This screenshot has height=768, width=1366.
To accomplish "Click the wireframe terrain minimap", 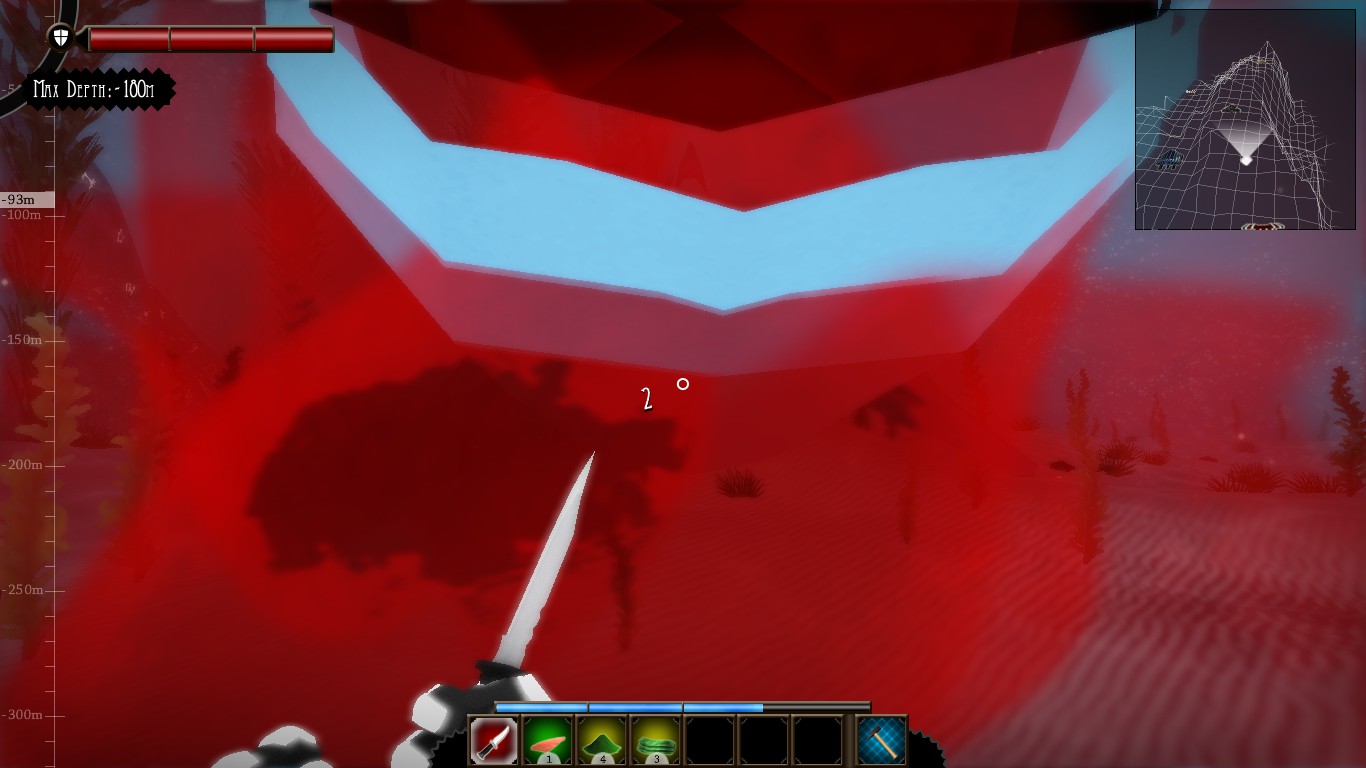I will coord(1245,120).
